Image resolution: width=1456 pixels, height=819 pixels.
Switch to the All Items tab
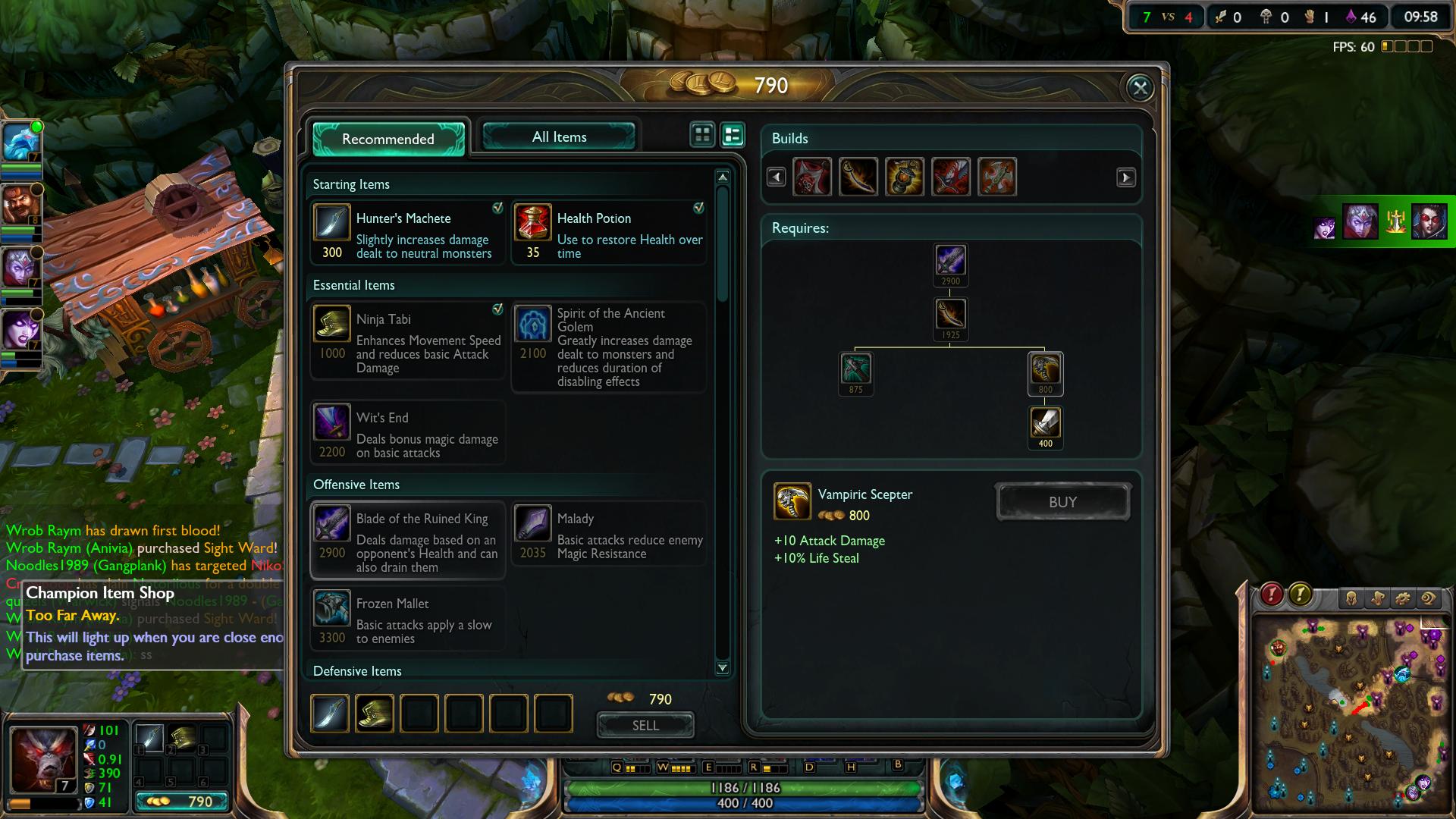click(559, 137)
